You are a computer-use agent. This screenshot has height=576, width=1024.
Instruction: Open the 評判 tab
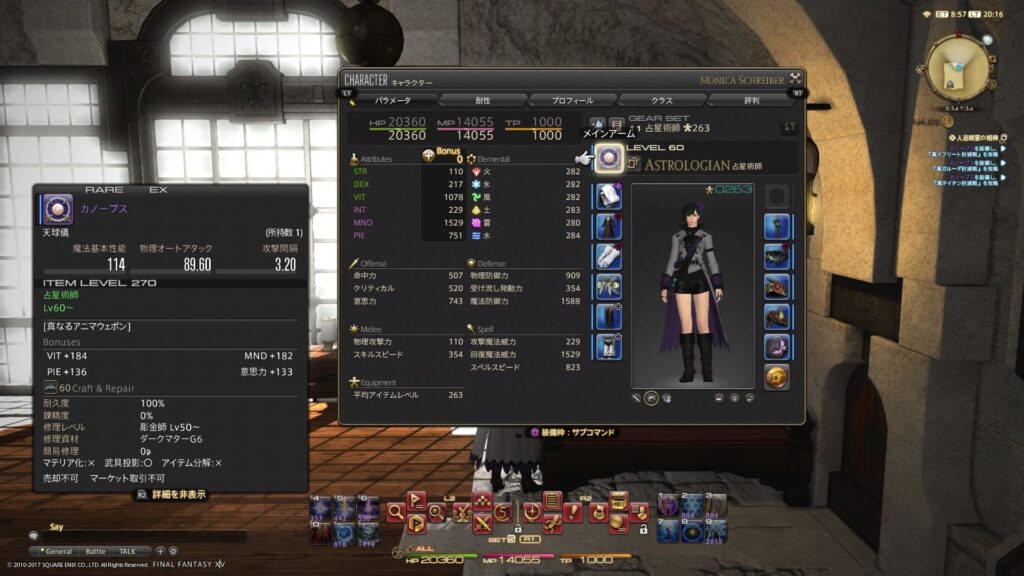(x=751, y=100)
